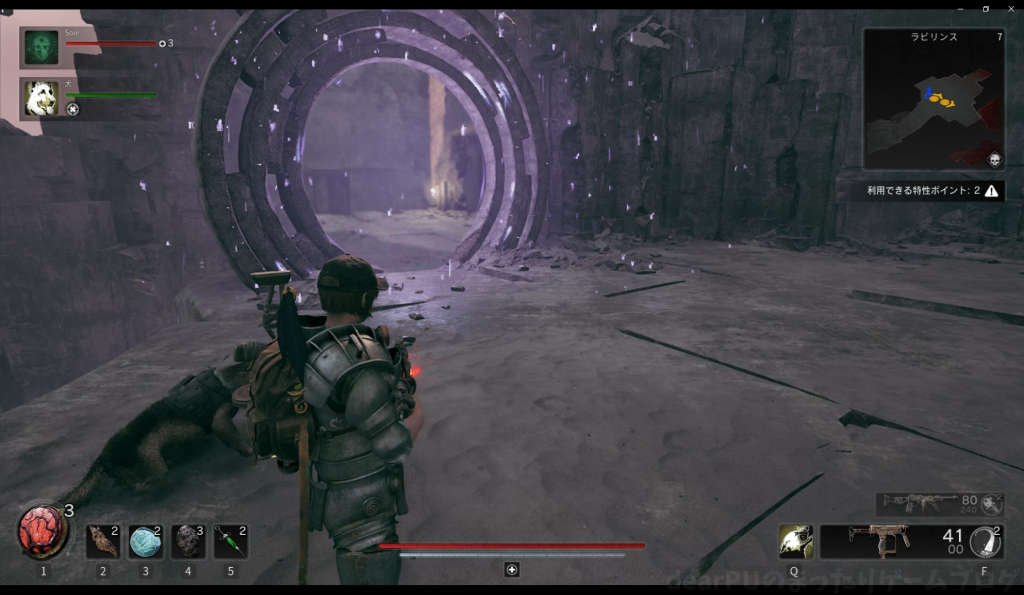Screen dimensions: 1024x595
Task: Minimize the game window
Action: point(959,7)
